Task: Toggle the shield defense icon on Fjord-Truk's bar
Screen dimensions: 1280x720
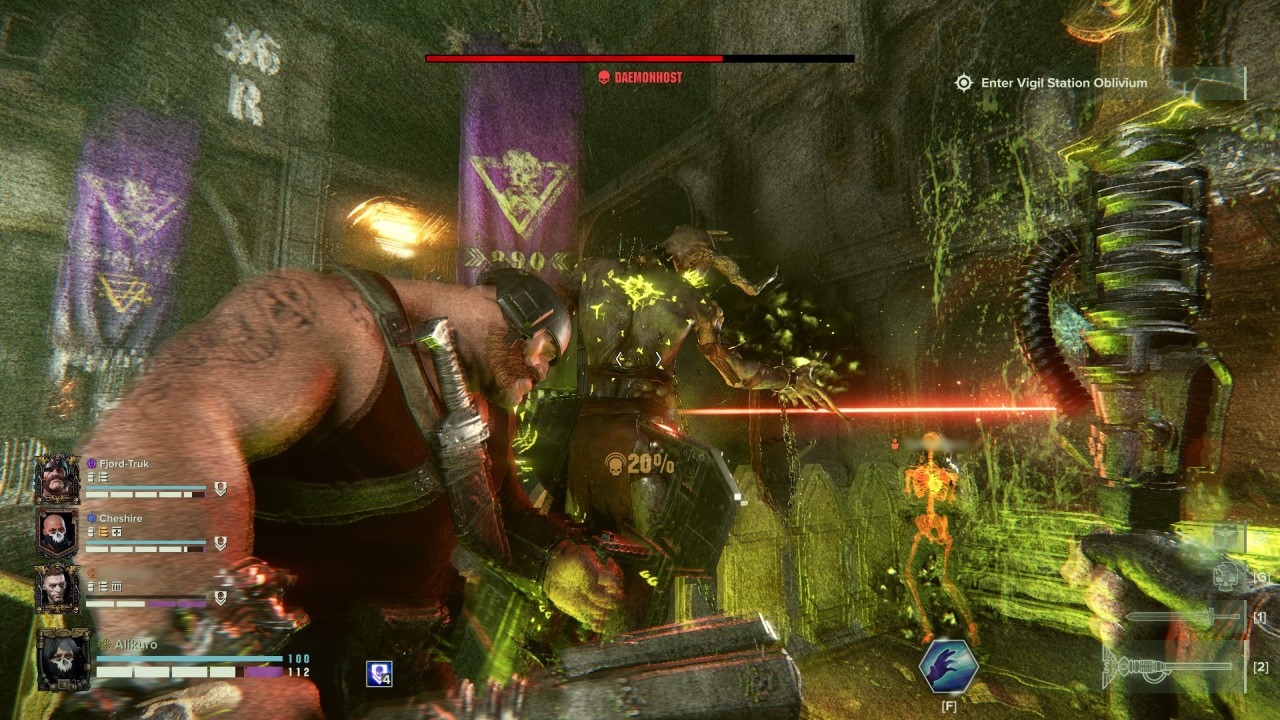Action: 220,490
